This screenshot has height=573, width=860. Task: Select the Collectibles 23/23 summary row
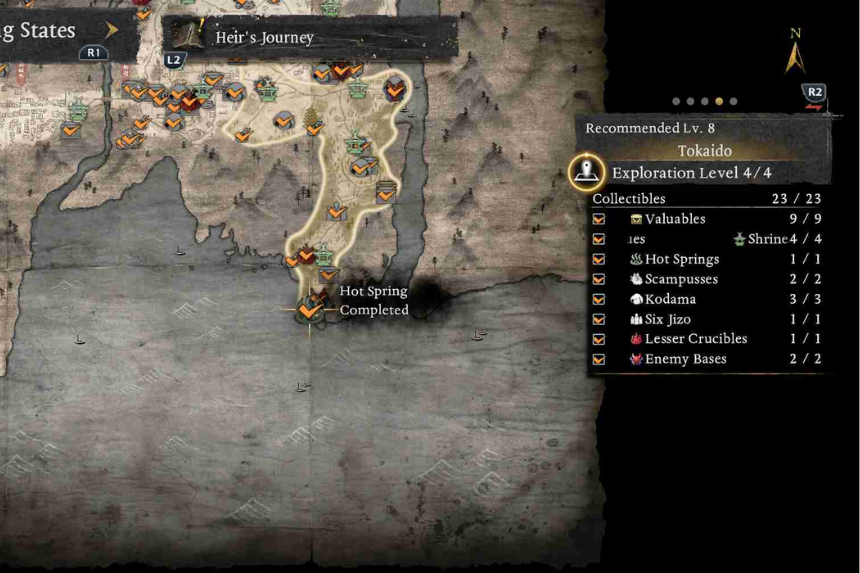click(707, 199)
